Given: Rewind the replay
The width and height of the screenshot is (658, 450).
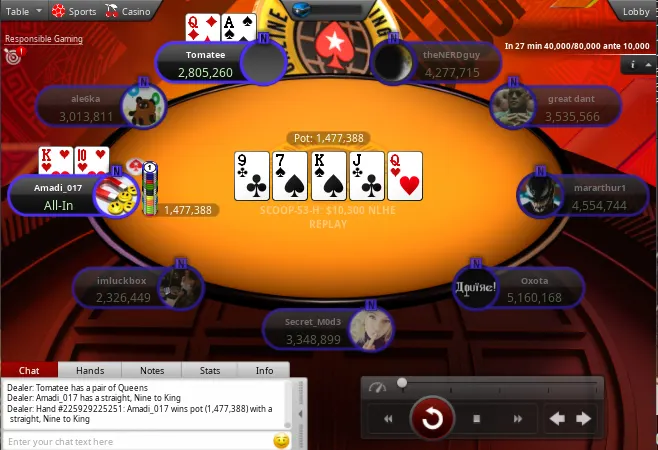Looking at the screenshot, I should [x=388, y=419].
